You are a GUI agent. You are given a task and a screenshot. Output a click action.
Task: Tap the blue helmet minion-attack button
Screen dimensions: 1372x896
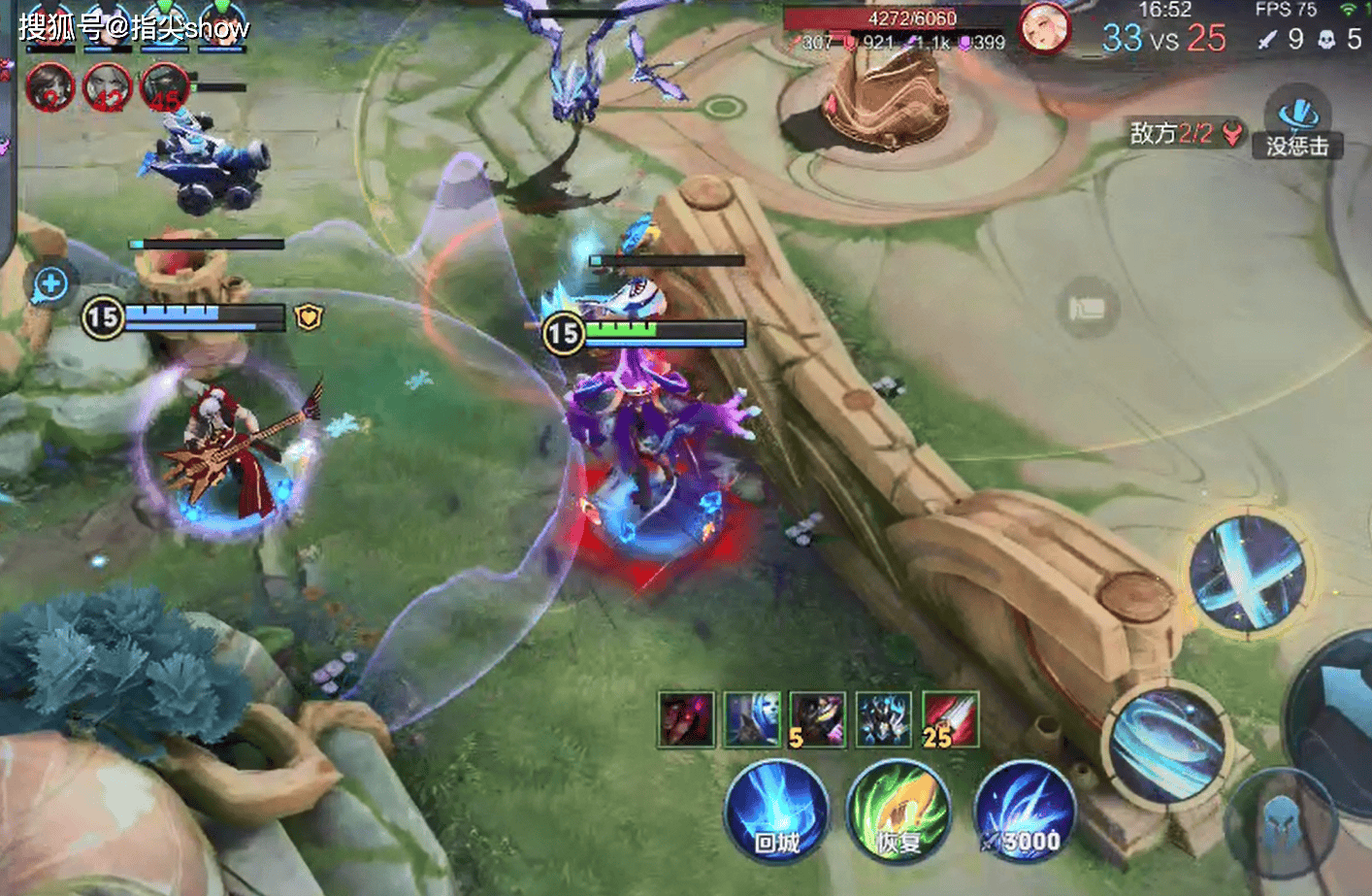1281,827
